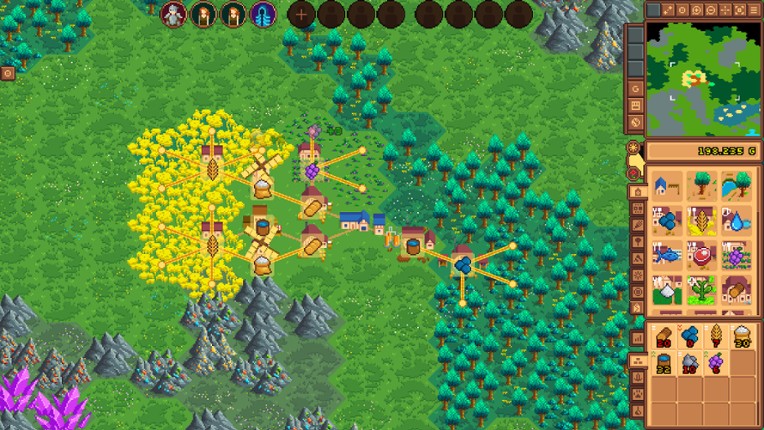764x430 pixels.
Task: Click the plus slot in the top bar
Action: (300, 14)
